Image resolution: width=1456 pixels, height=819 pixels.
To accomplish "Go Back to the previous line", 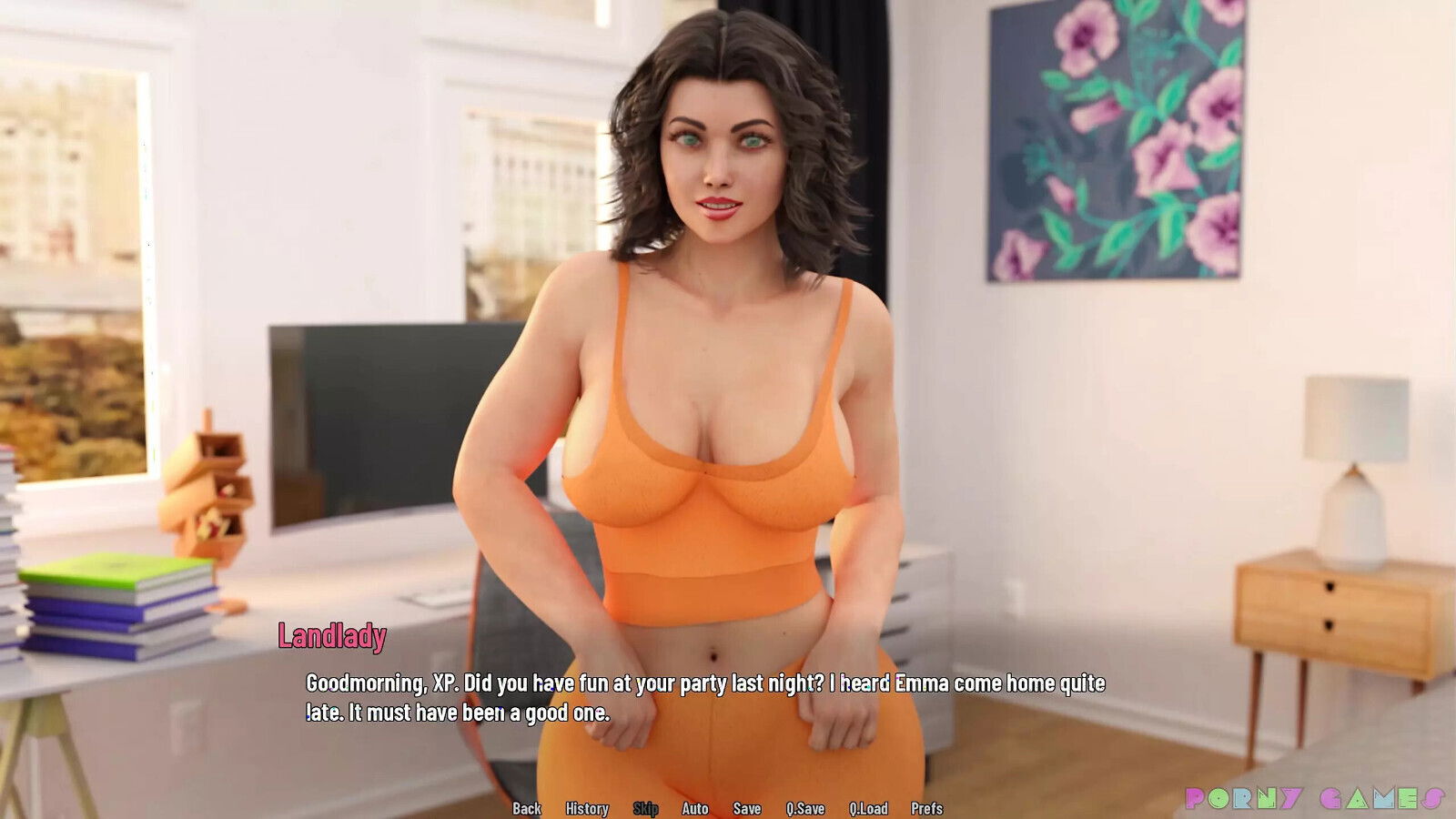I will tap(526, 808).
